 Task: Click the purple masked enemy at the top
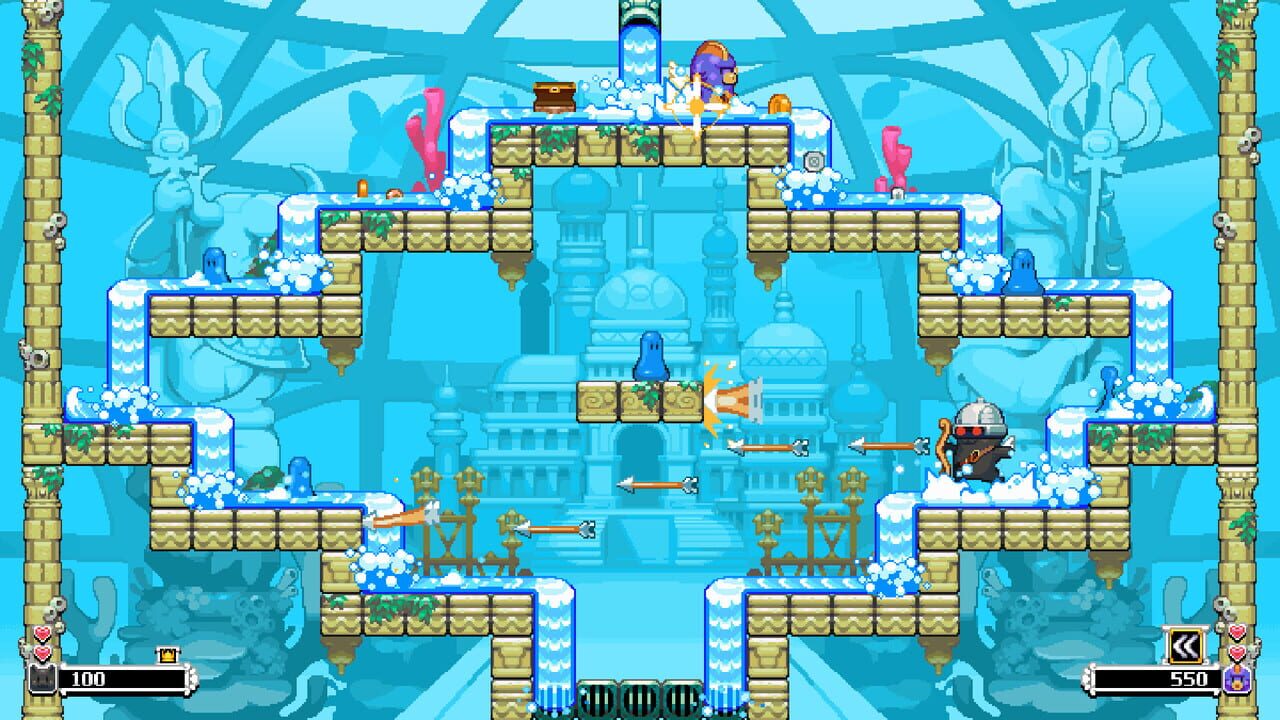(713, 68)
